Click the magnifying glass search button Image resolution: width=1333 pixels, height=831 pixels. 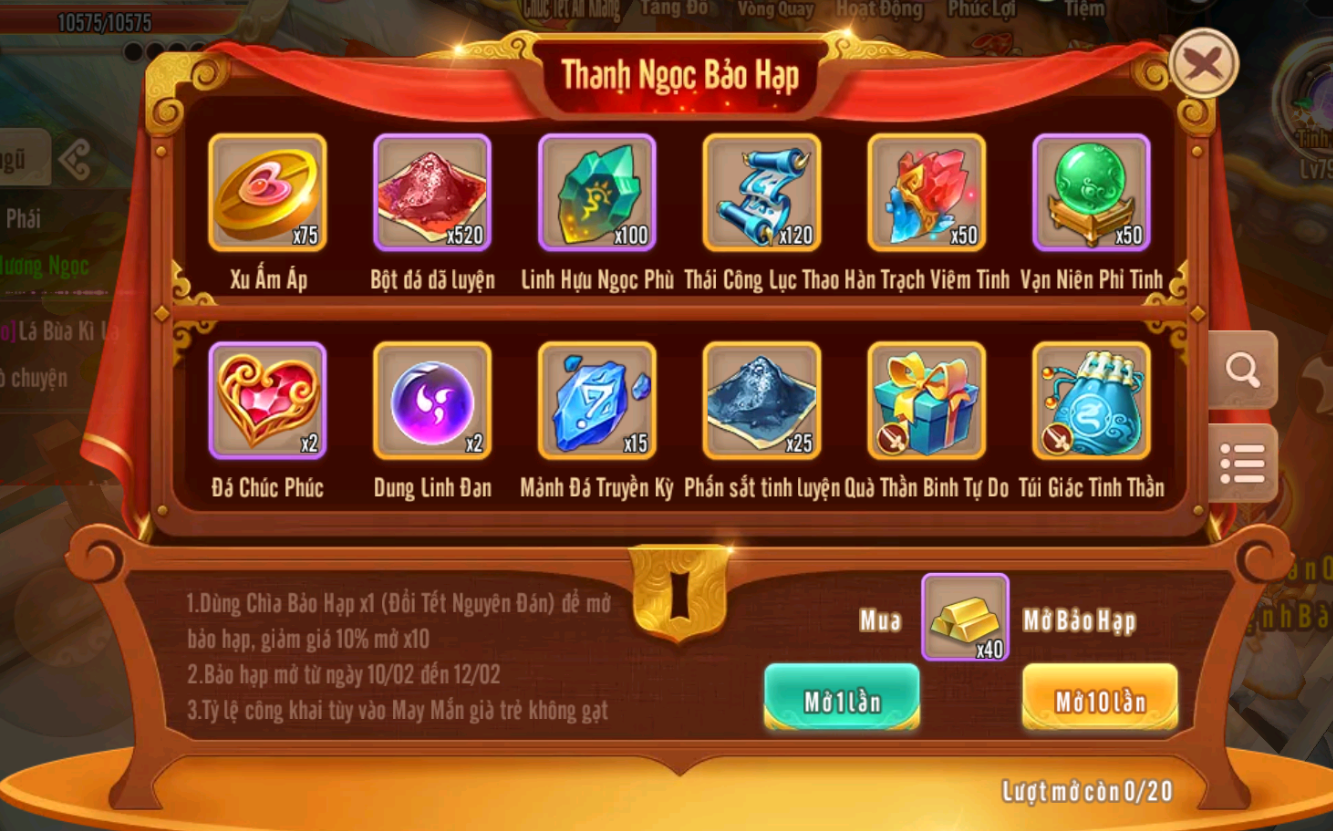[x=1242, y=371]
